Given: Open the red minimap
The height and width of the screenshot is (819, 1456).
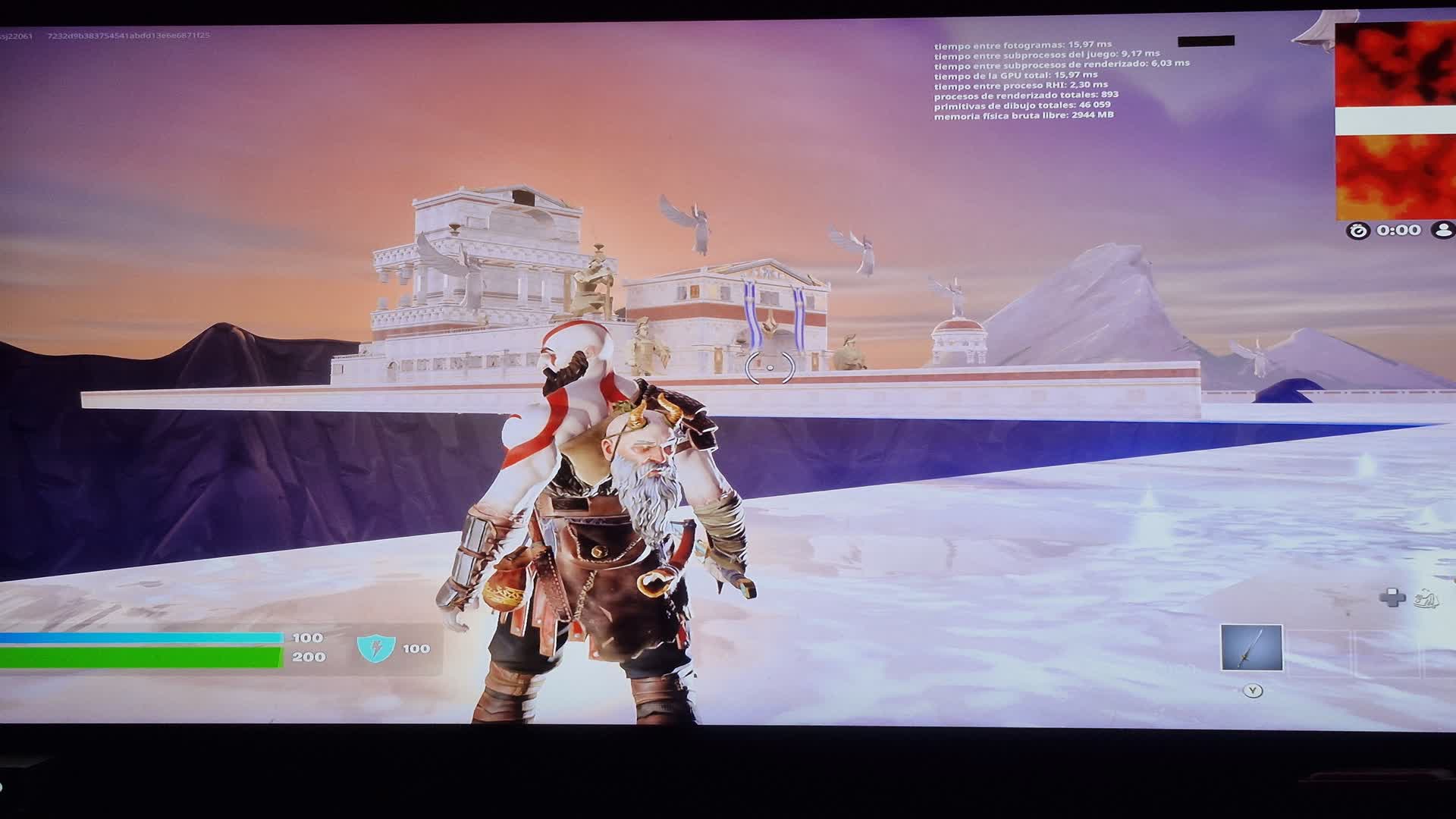Looking at the screenshot, I should (x=1395, y=121).
